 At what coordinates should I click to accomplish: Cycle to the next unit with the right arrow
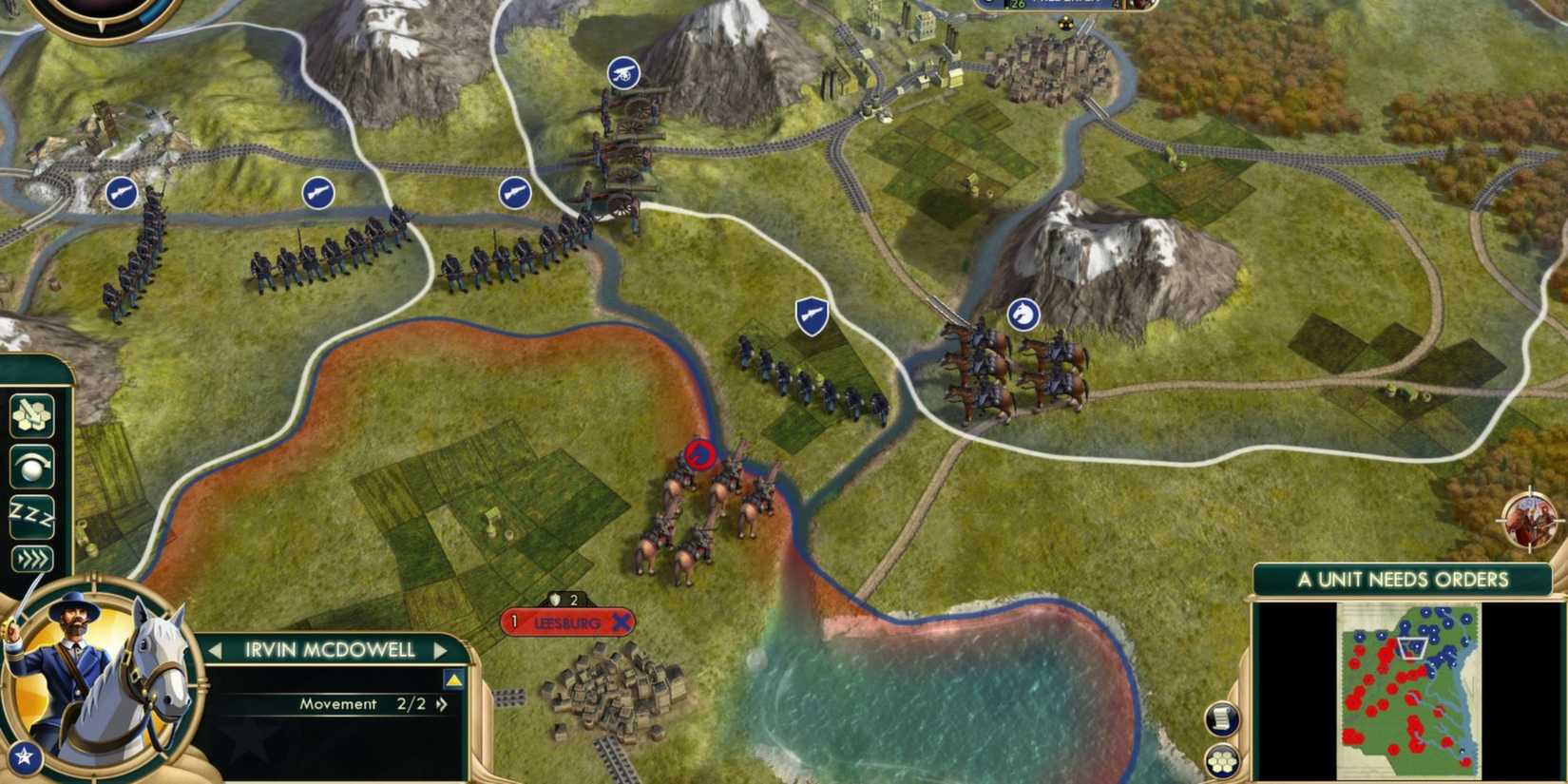(440, 649)
